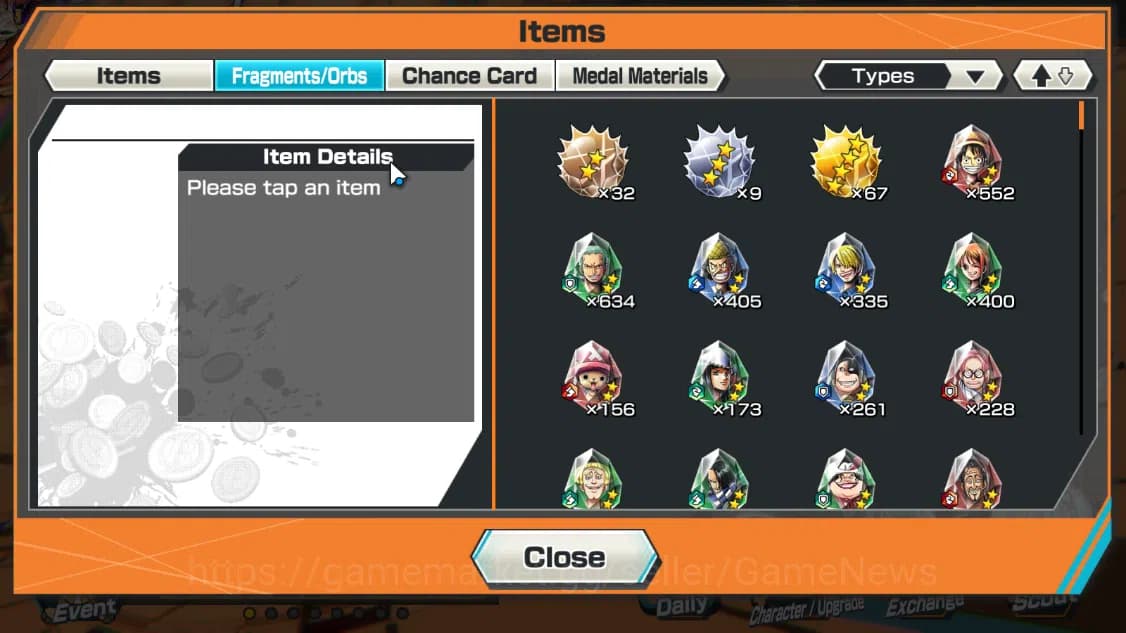Switch to the Items tab
The image size is (1126, 633).
tap(128, 76)
